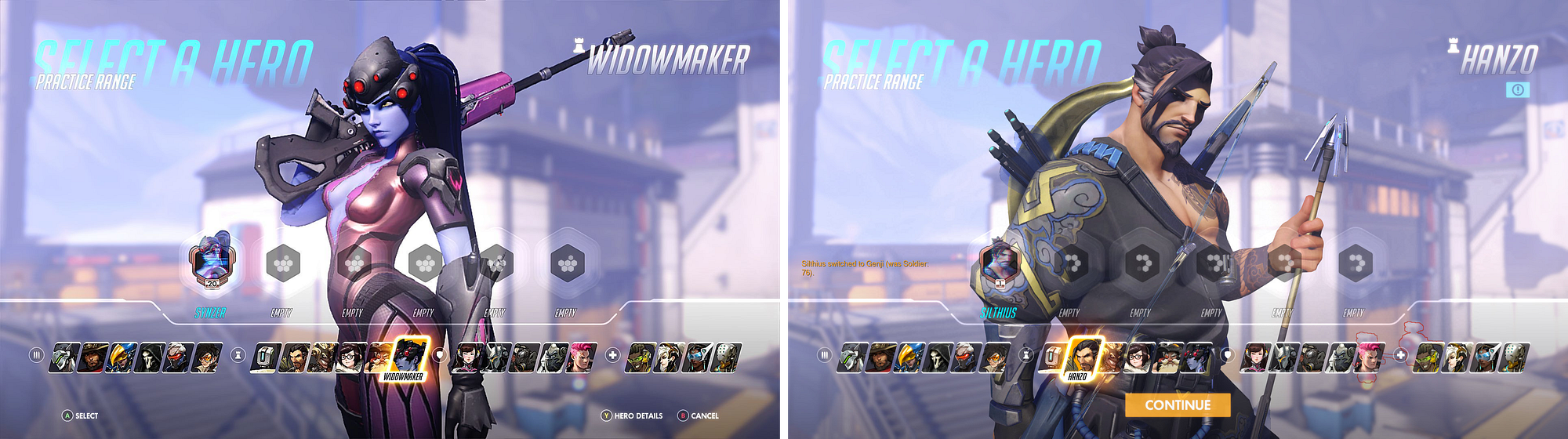
Task: Select Reinhardt on the Hanzo screen's roster
Action: click(1286, 357)
